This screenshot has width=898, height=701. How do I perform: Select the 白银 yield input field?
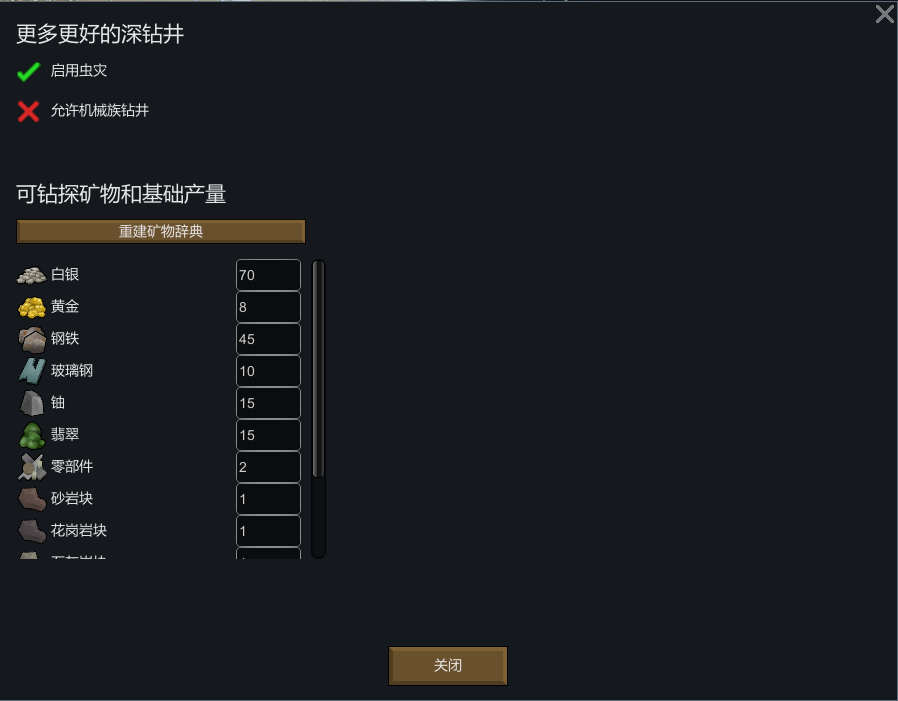coord(268,275)
